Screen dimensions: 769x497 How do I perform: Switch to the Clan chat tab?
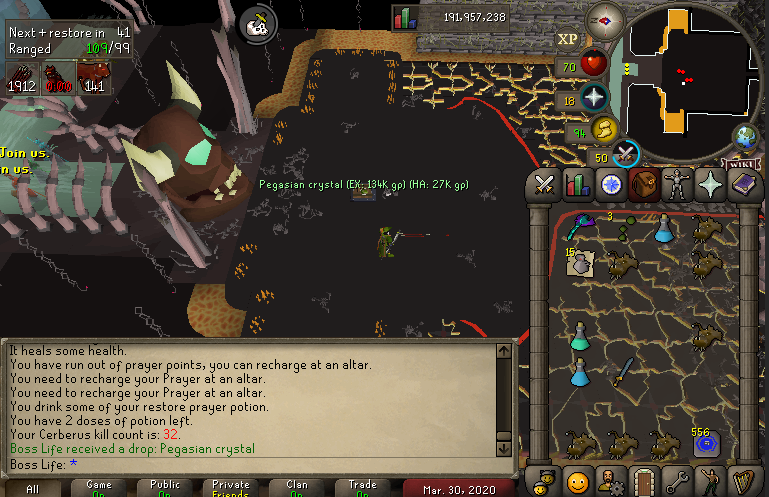[x=297, y=488]
